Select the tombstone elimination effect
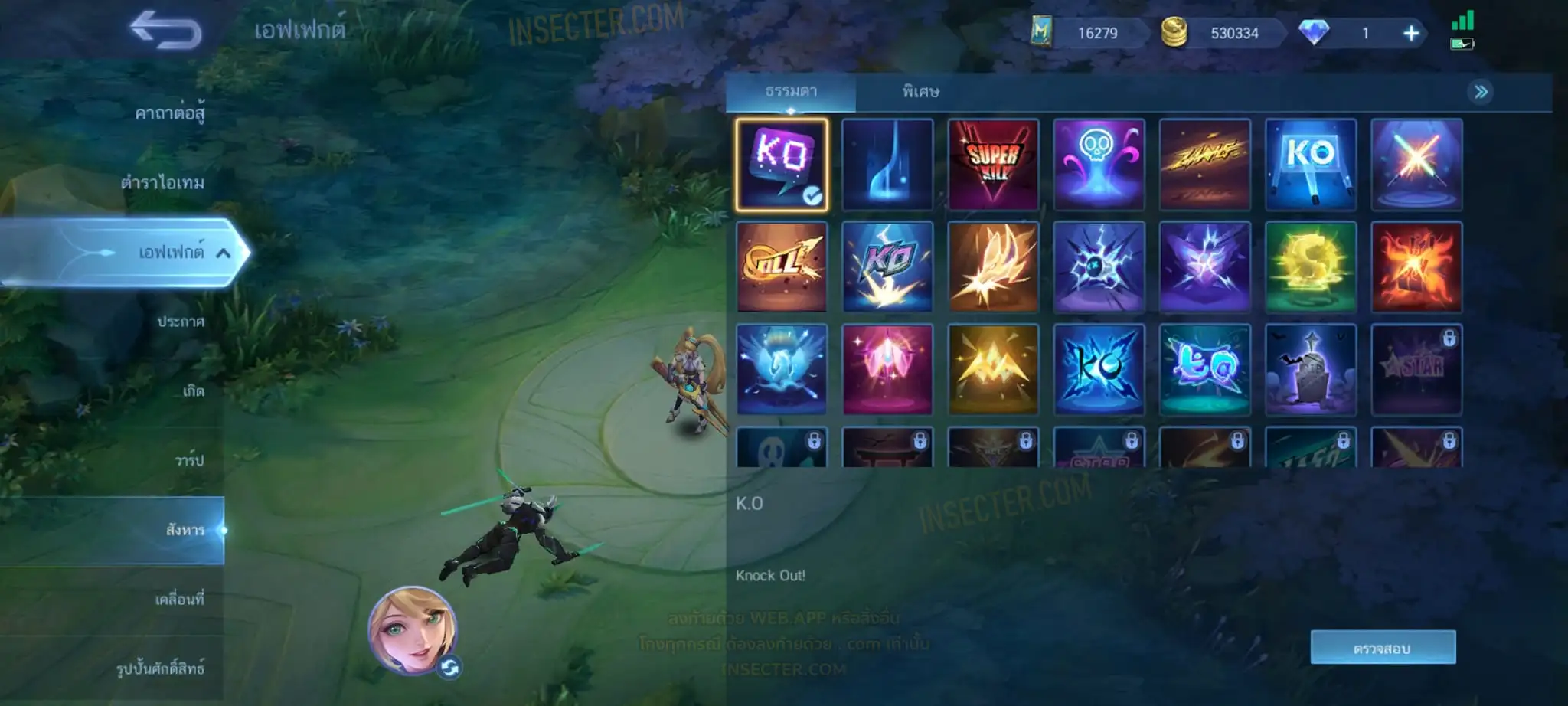 click(x=1310, y=369)
